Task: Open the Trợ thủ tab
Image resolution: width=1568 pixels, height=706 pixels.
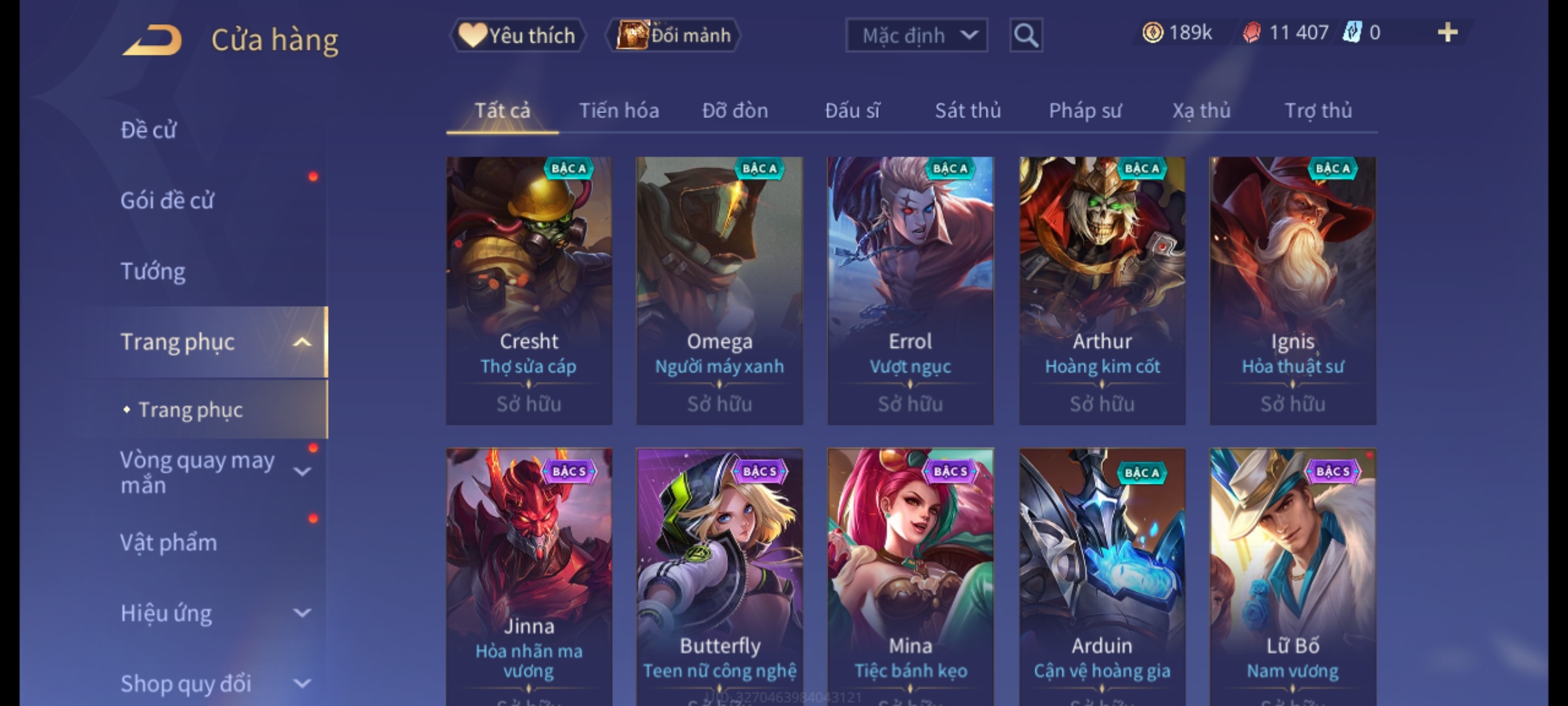Action: pos(1318,110)
